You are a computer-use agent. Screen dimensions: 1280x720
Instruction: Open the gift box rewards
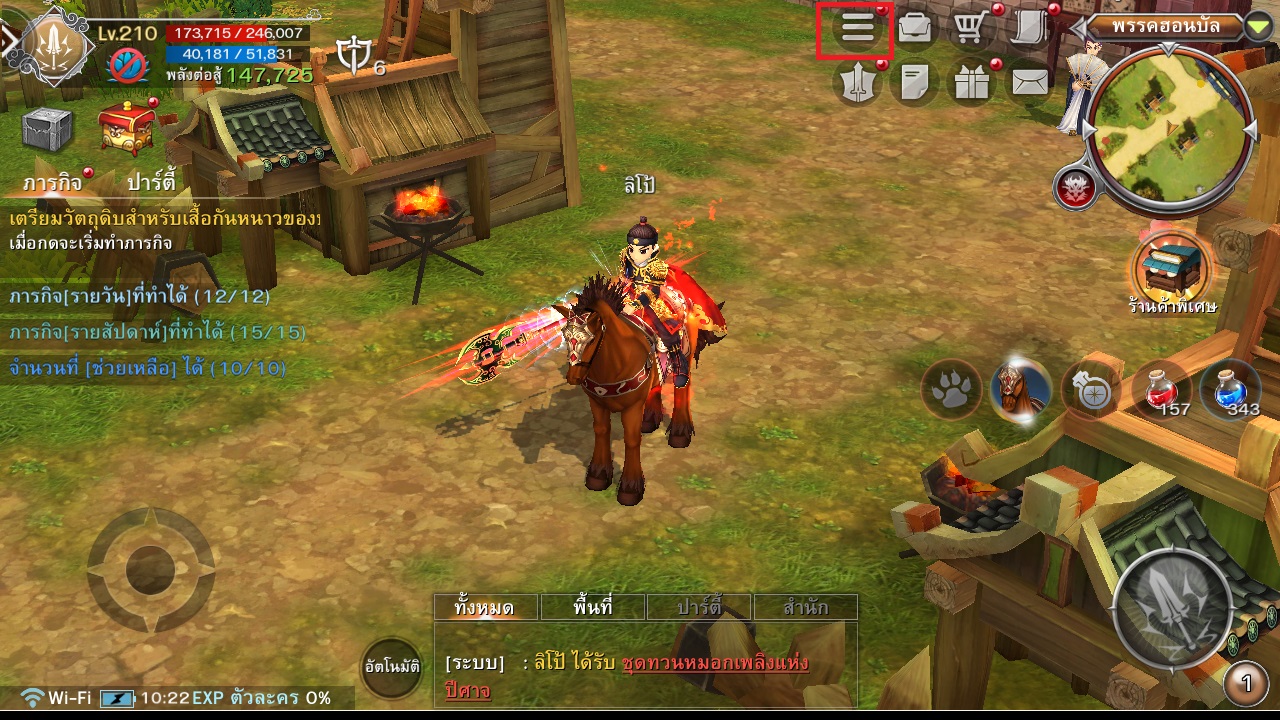971,83
